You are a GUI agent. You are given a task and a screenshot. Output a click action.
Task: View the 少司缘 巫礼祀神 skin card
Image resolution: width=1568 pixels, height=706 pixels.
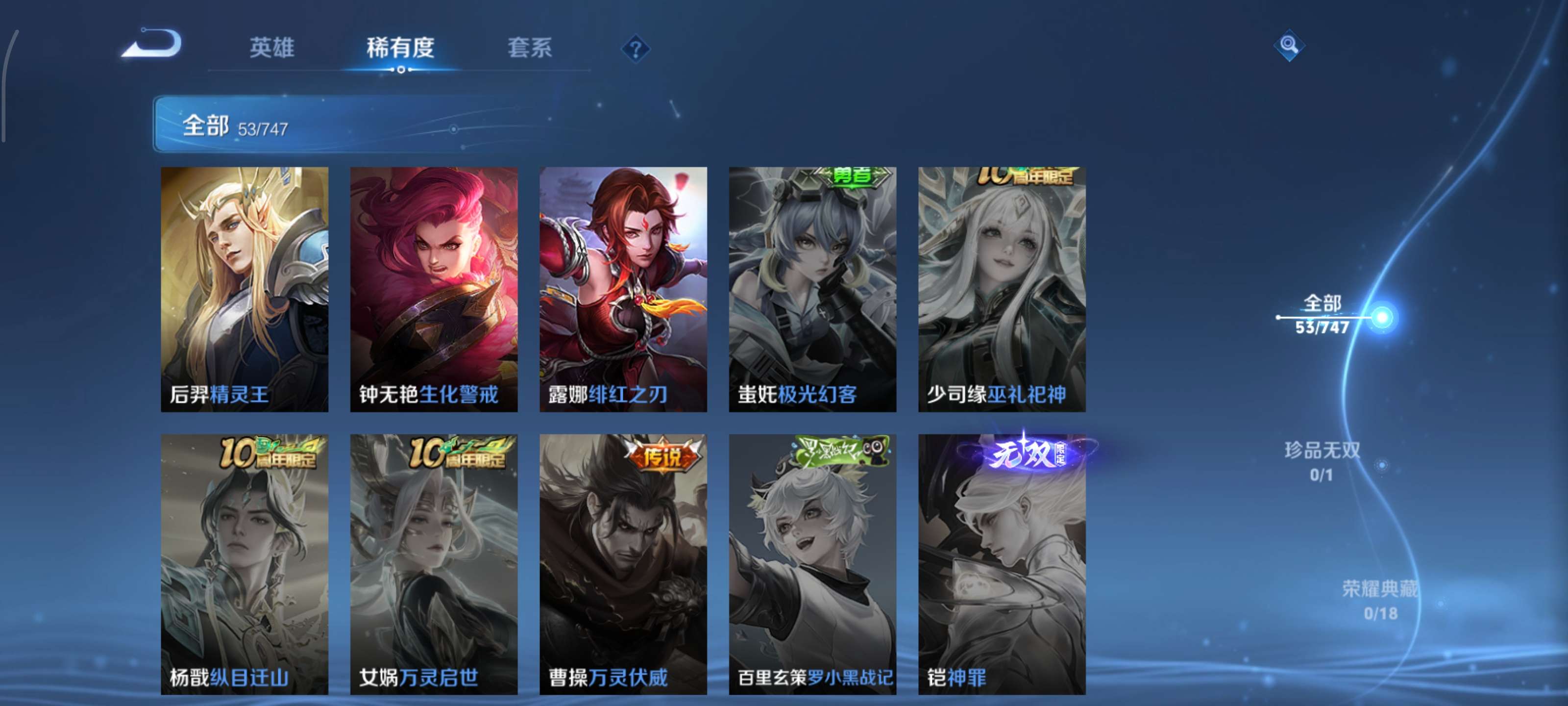point(1001,289)
